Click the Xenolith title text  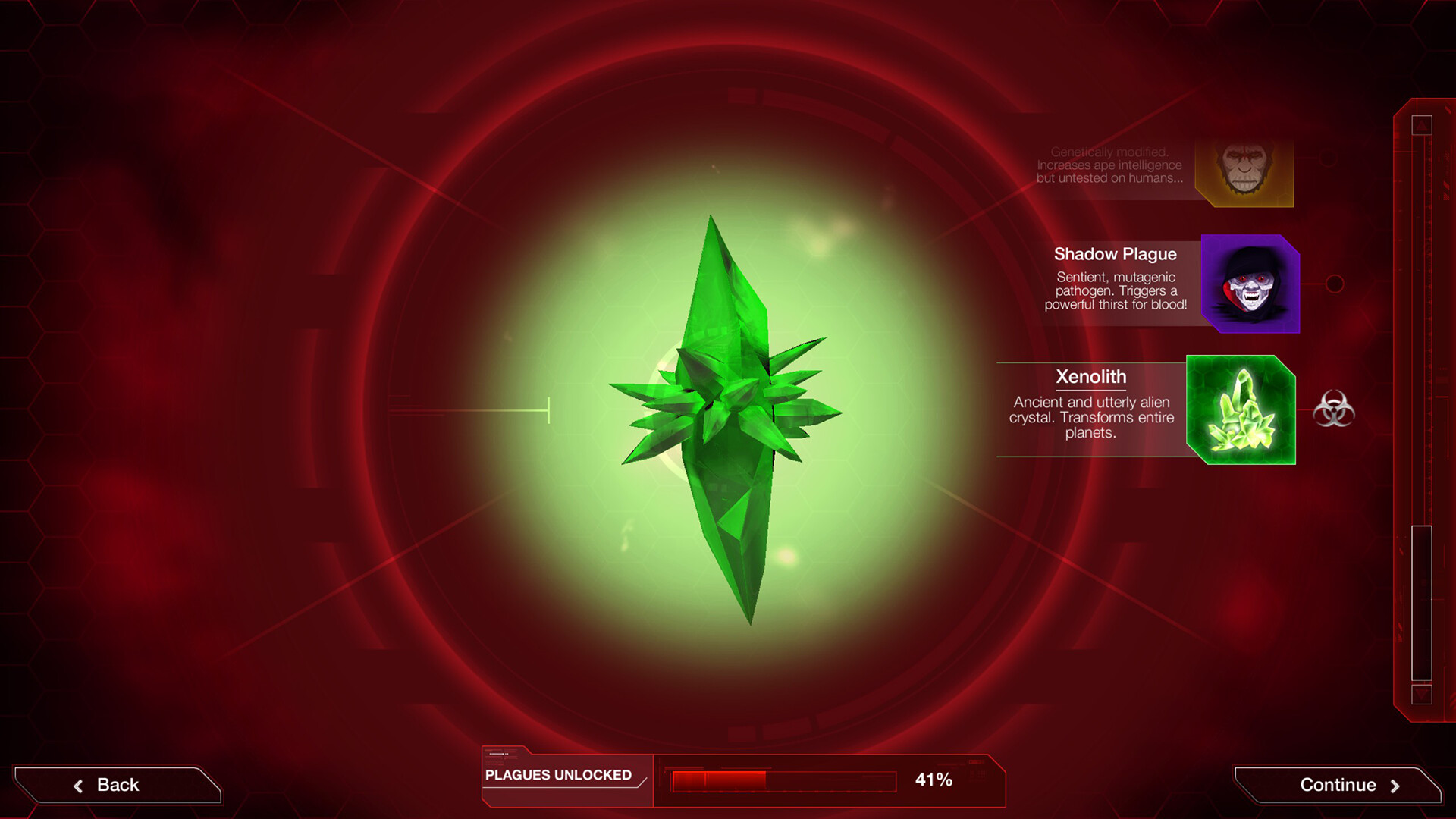pos(1092,377)
